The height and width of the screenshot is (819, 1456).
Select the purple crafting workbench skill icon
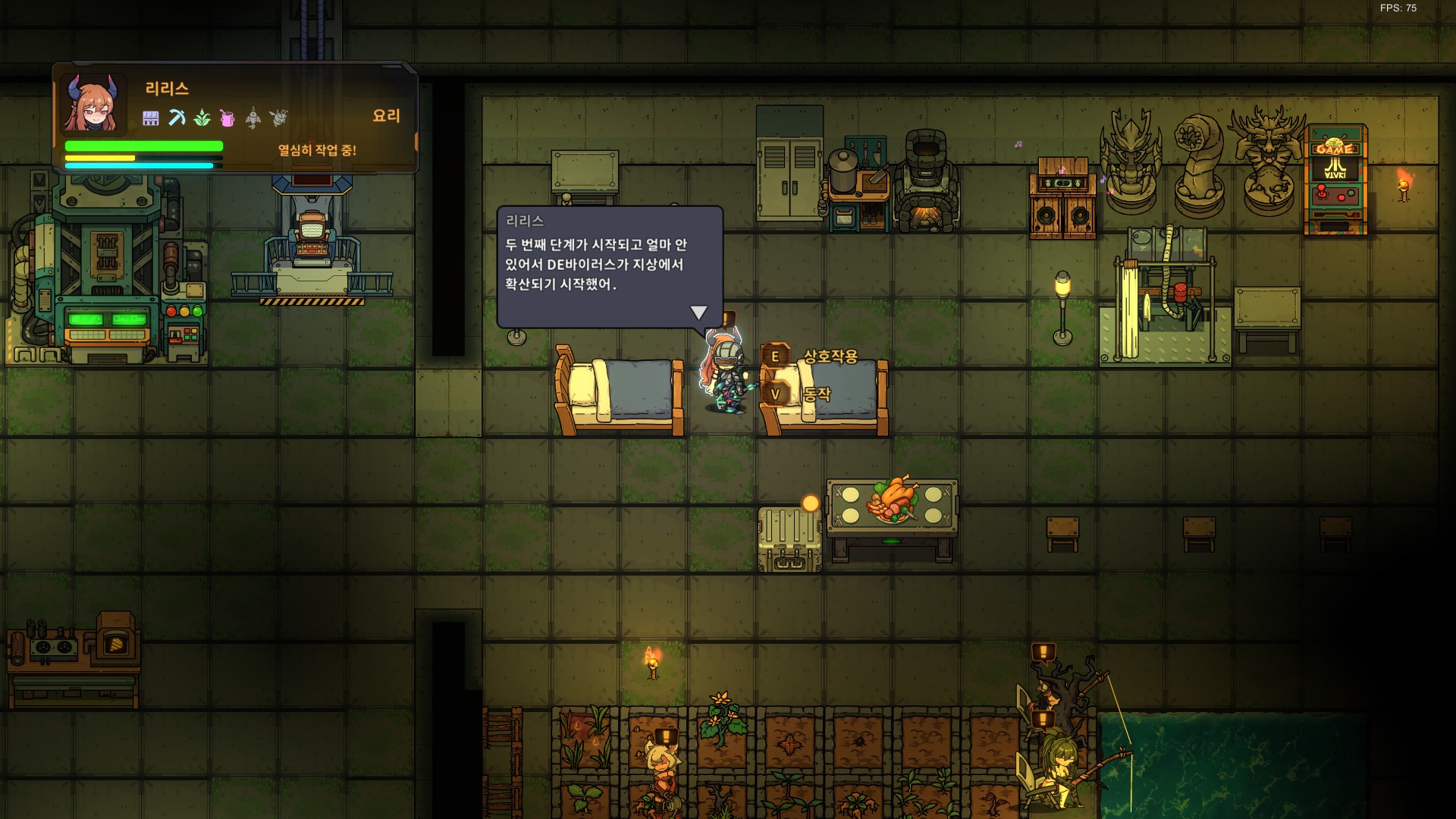151,118
